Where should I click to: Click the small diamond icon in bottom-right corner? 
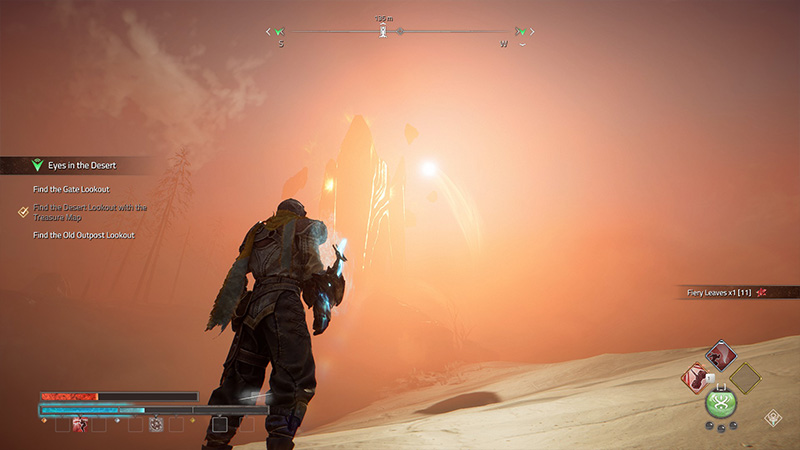click(x=773, y=418)
